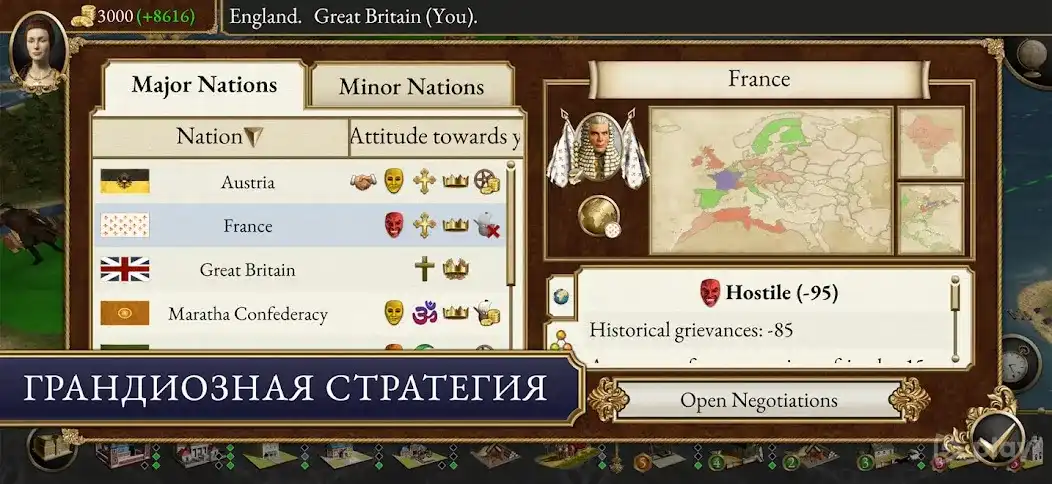View the upper small theatre map thumbnail
This screenshot has height=484, width=1052.
[x=930, y=141]
